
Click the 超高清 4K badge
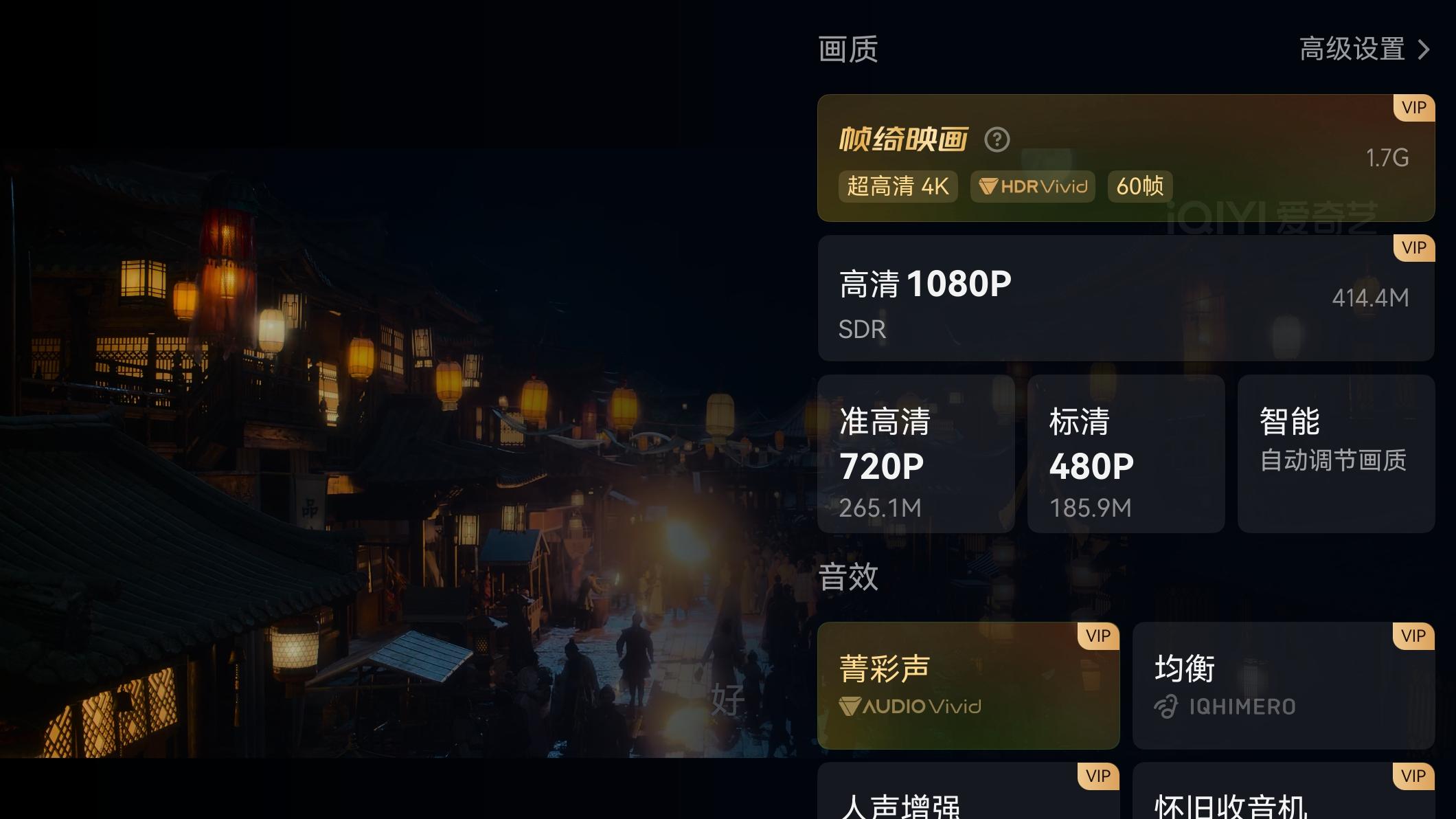click(x=897, y=186)
